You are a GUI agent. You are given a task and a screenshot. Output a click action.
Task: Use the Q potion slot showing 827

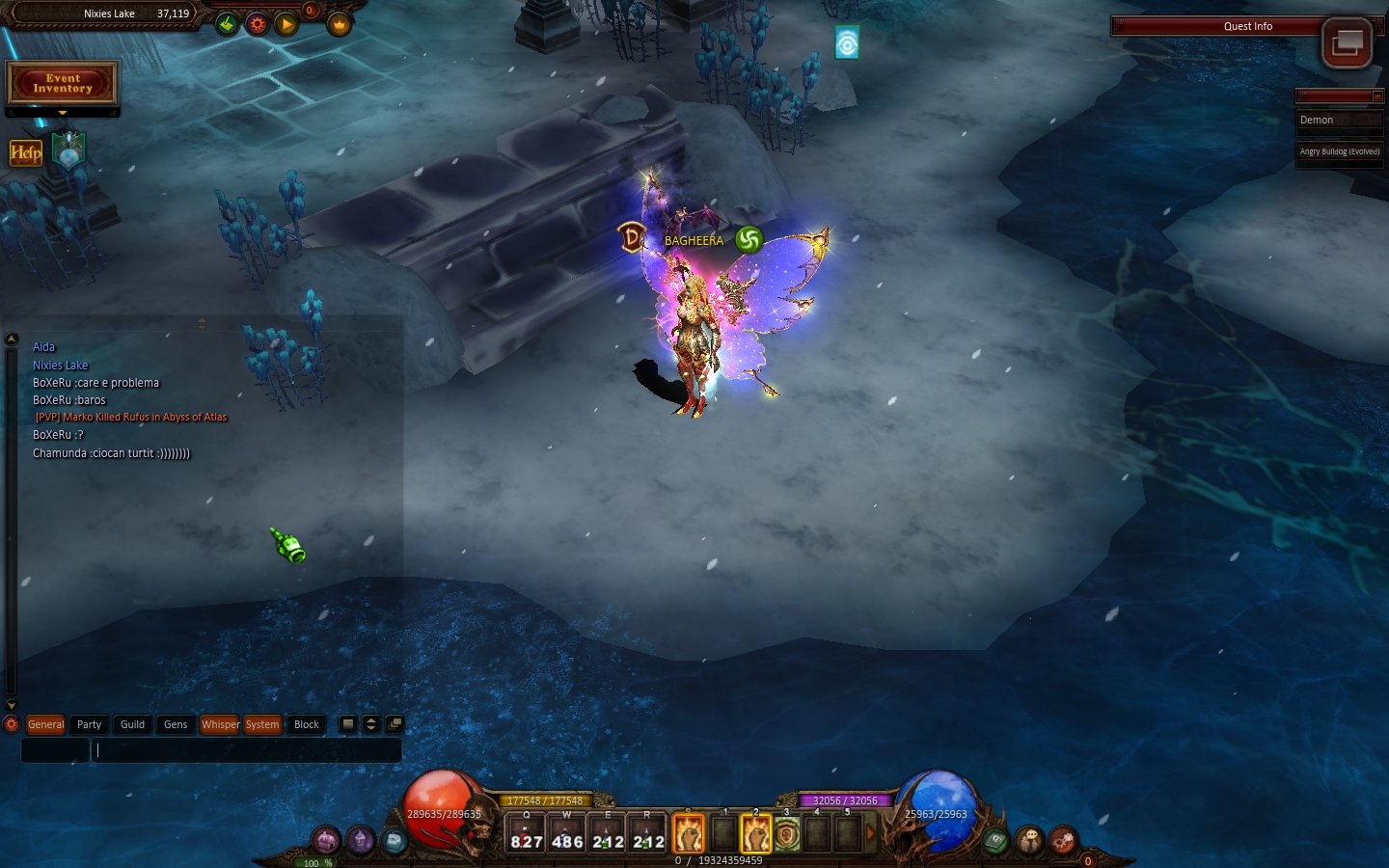pos(527,834)
